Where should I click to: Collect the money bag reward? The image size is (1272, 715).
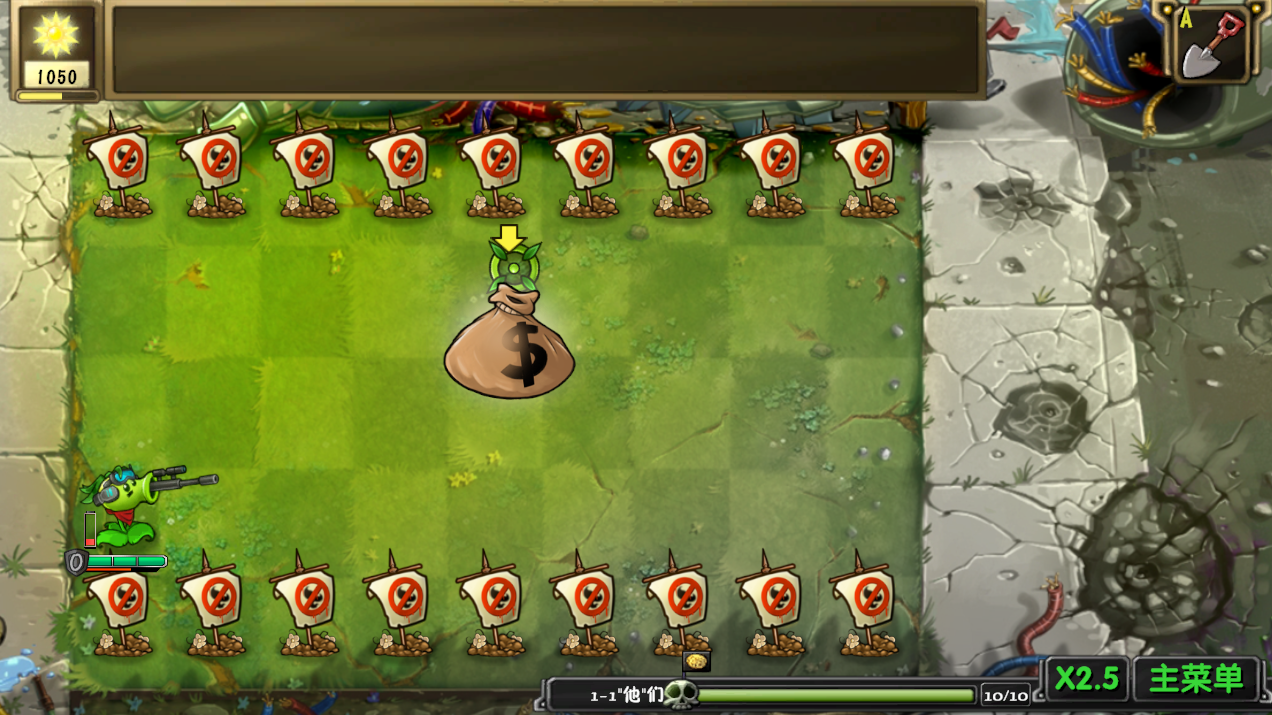coord(510,346)
